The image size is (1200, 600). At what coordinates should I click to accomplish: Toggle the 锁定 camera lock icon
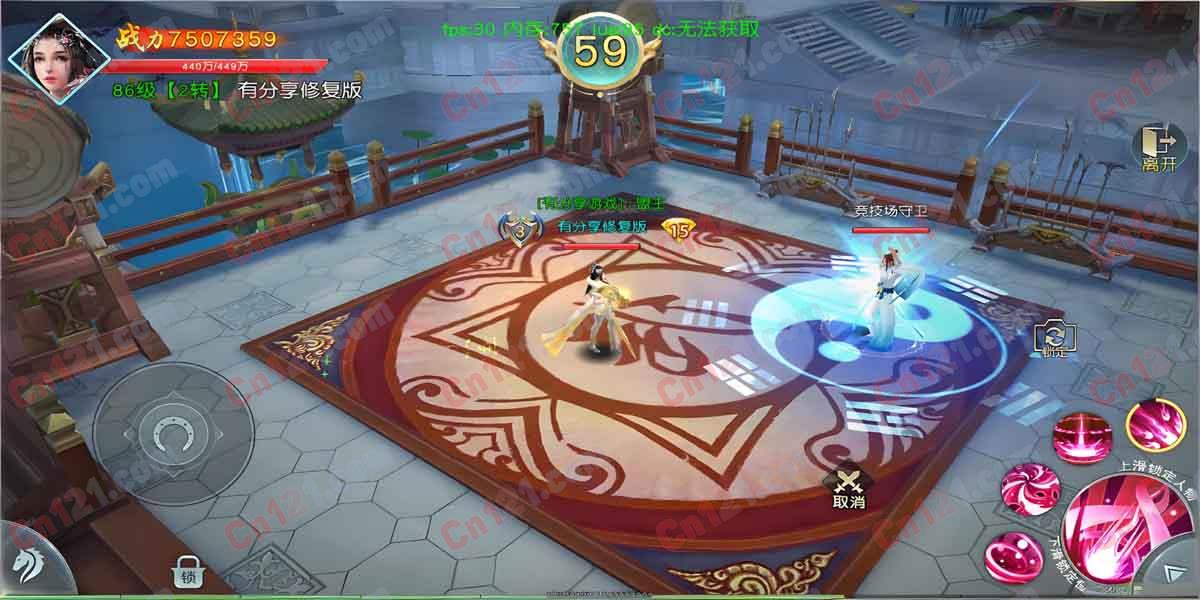coord(1053,339)
